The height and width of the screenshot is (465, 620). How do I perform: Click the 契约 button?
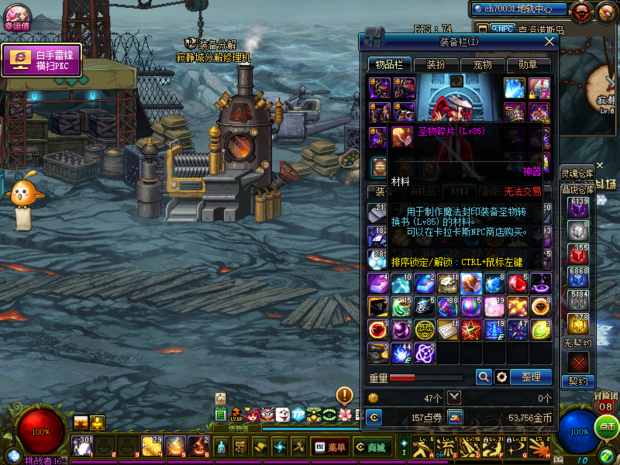point(578,381)
